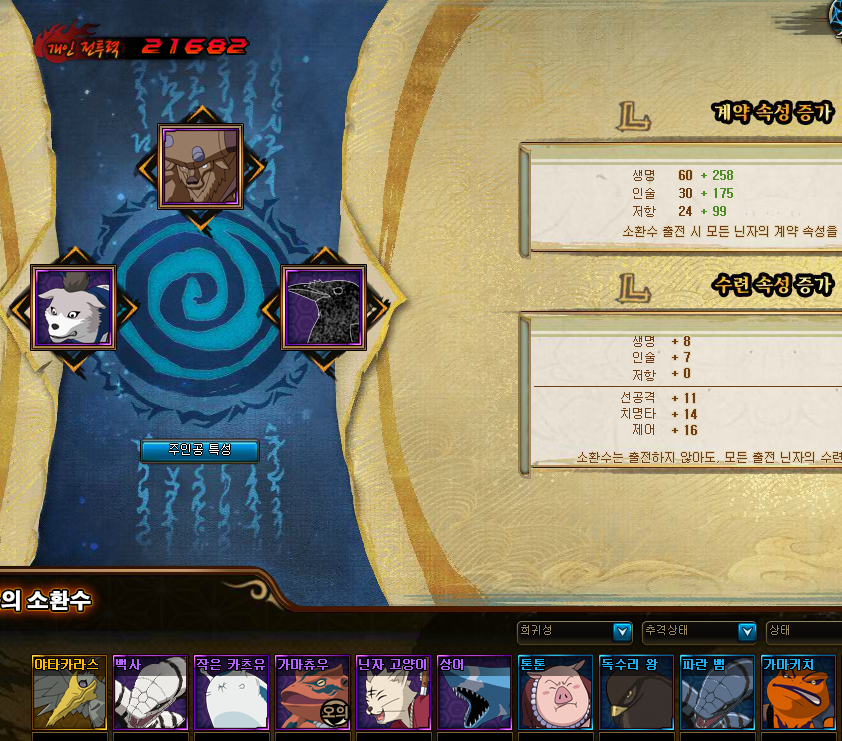Viewport: 842px width, 741px height.
Task: Click the 주인공 특성 button
Action: tap(200, 450)
